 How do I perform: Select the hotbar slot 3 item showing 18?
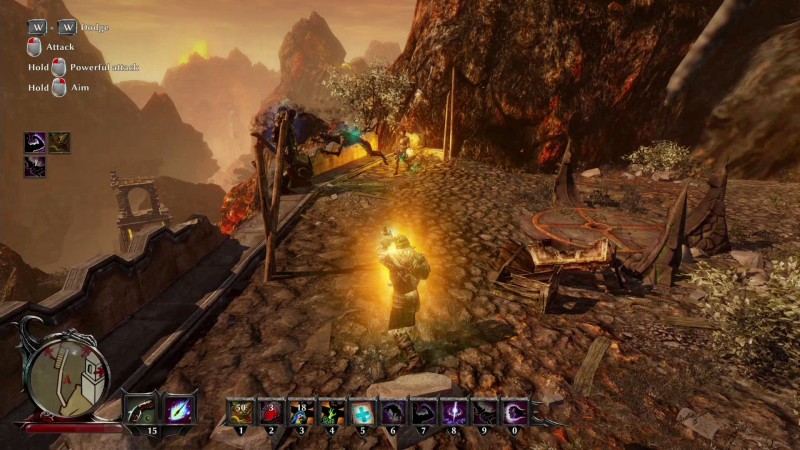pyautogui.click(x=301, y=412)
